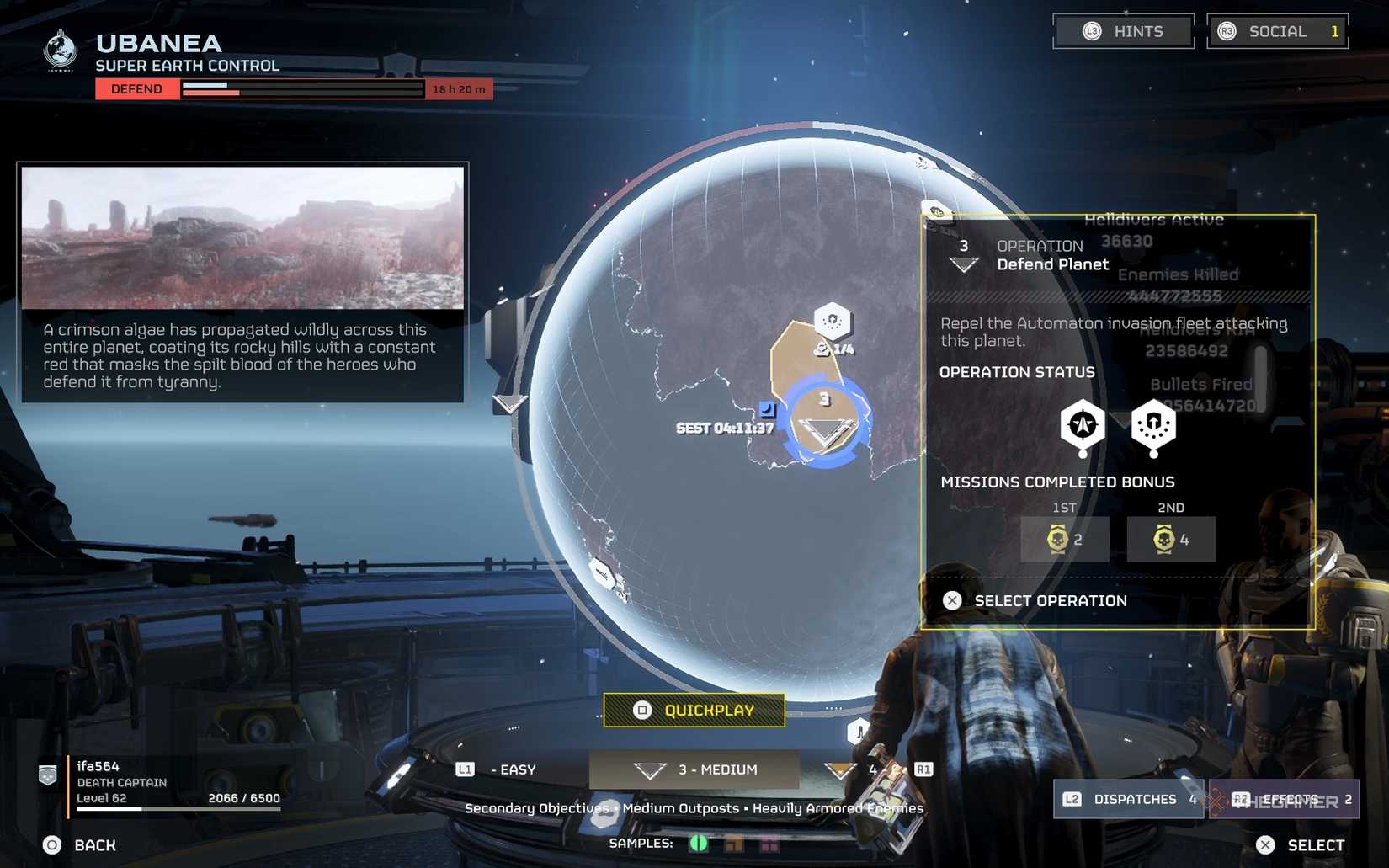Choose the 3 - Medium difficulty tab
Screen dimensions: 1389x868
694,769
